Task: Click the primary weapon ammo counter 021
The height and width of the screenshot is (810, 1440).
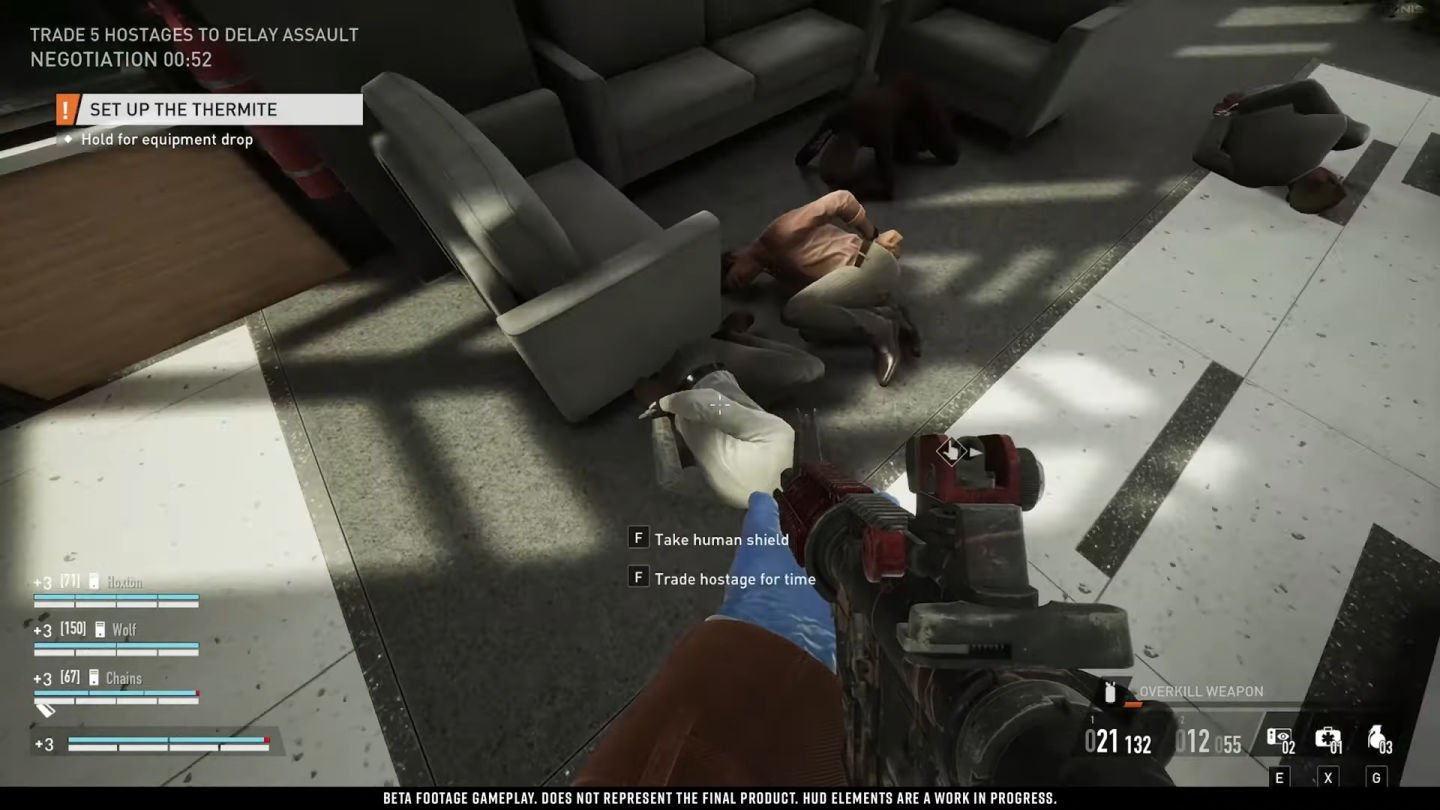Action: 1101,740
